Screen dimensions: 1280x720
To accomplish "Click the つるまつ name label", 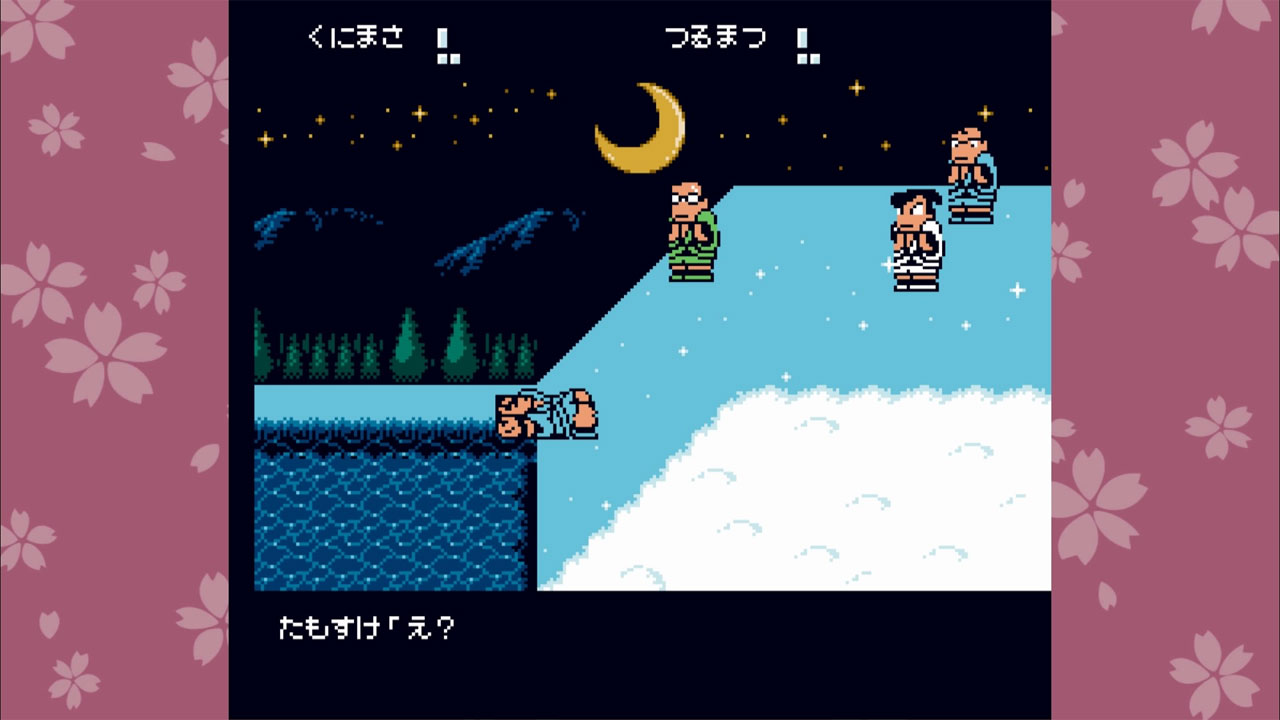I will point(717,37).
